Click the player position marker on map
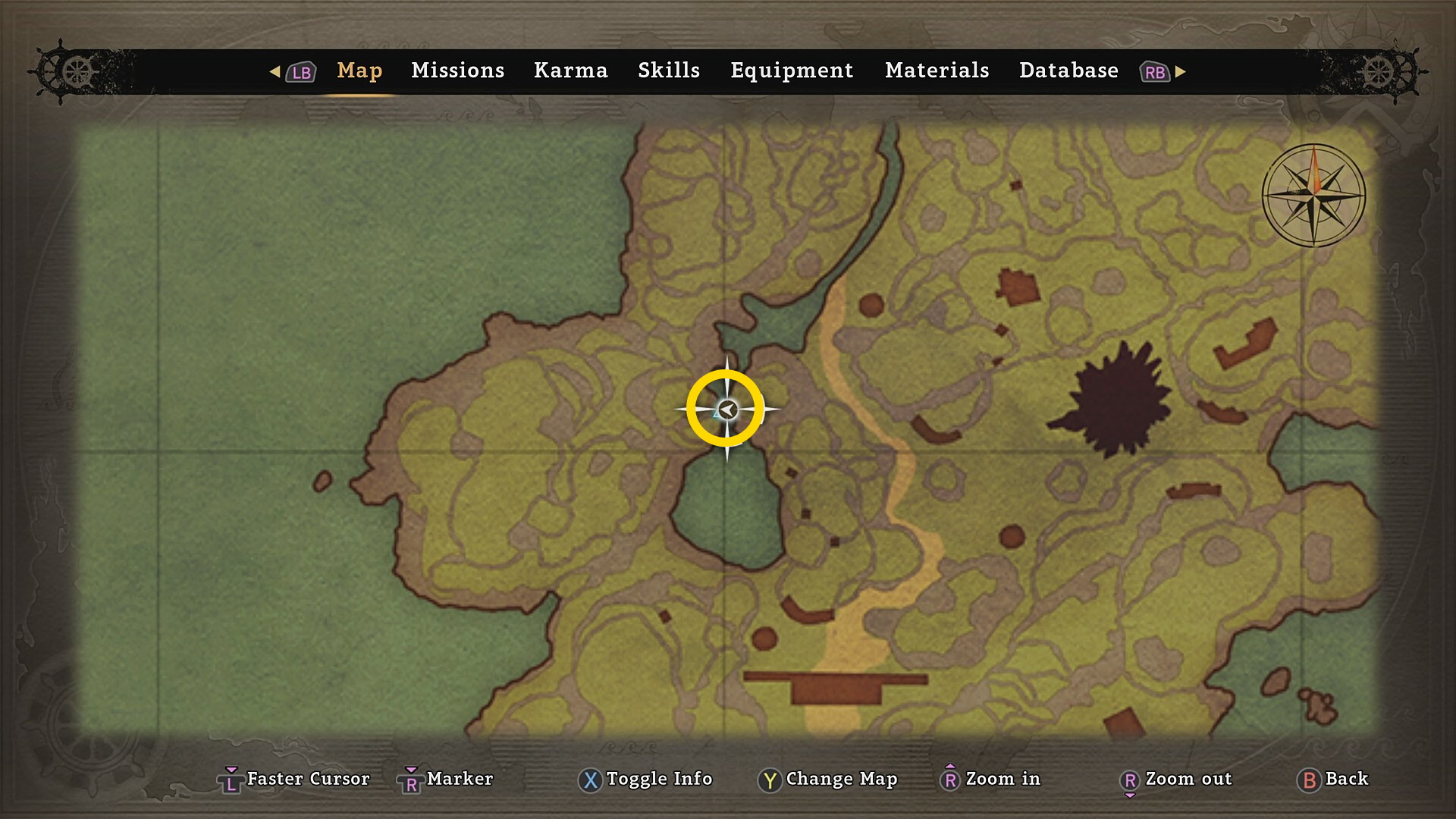The height and width of the screenshot is (819, 1456). [726, 410]
